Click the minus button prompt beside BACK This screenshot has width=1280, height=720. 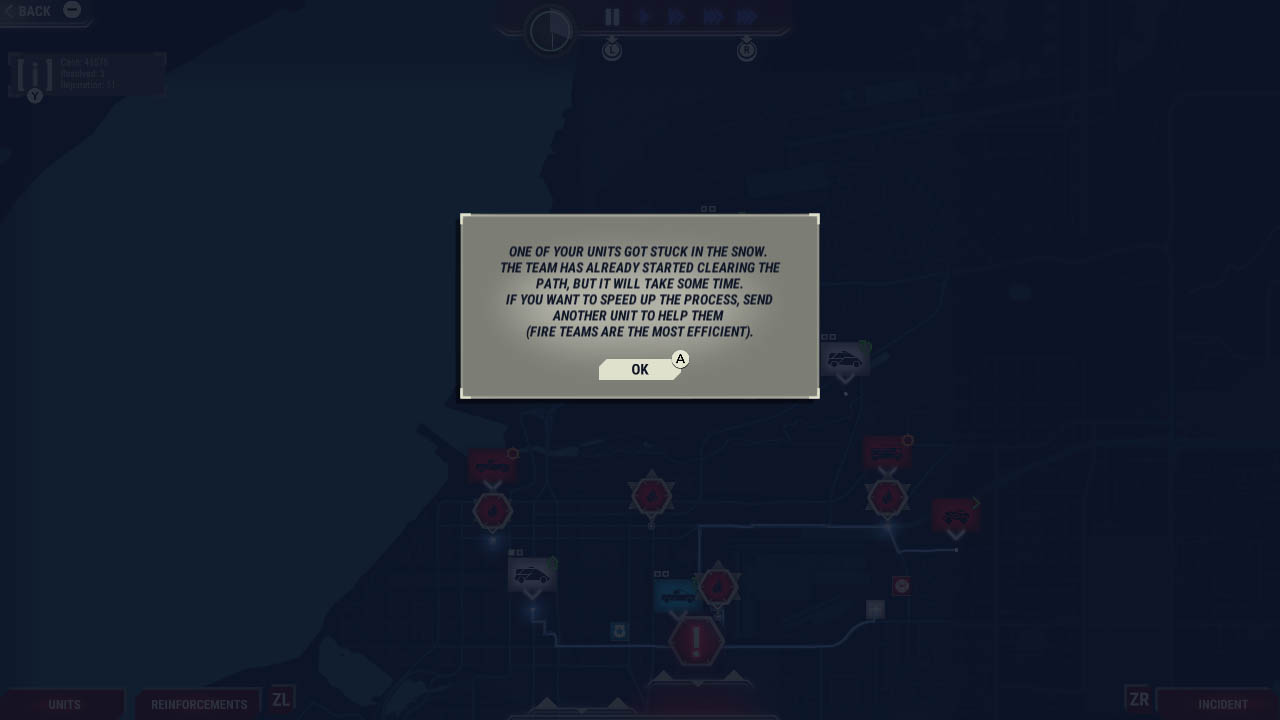click(72, 10)
